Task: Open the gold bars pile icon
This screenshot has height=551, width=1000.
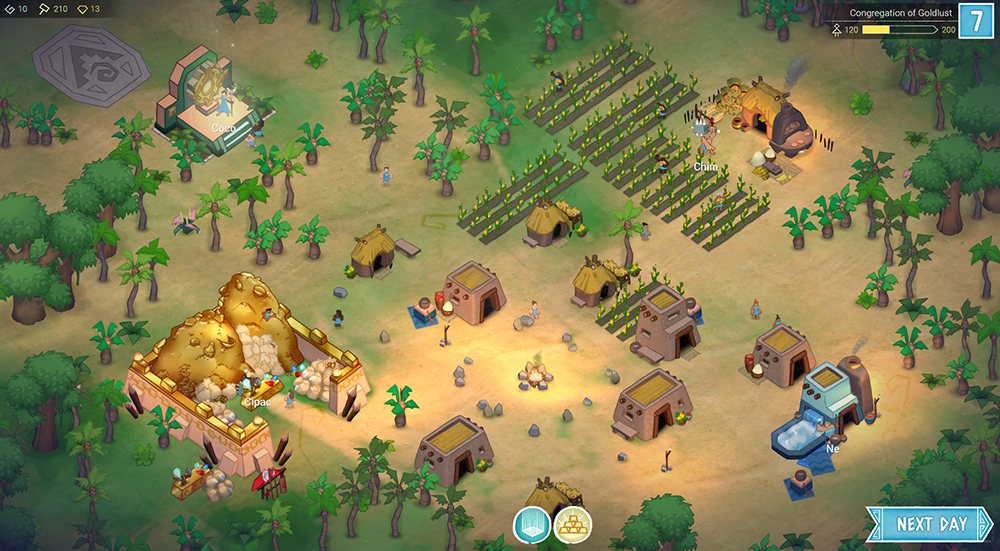Action: pyautogui.click(x=573, y=524)
